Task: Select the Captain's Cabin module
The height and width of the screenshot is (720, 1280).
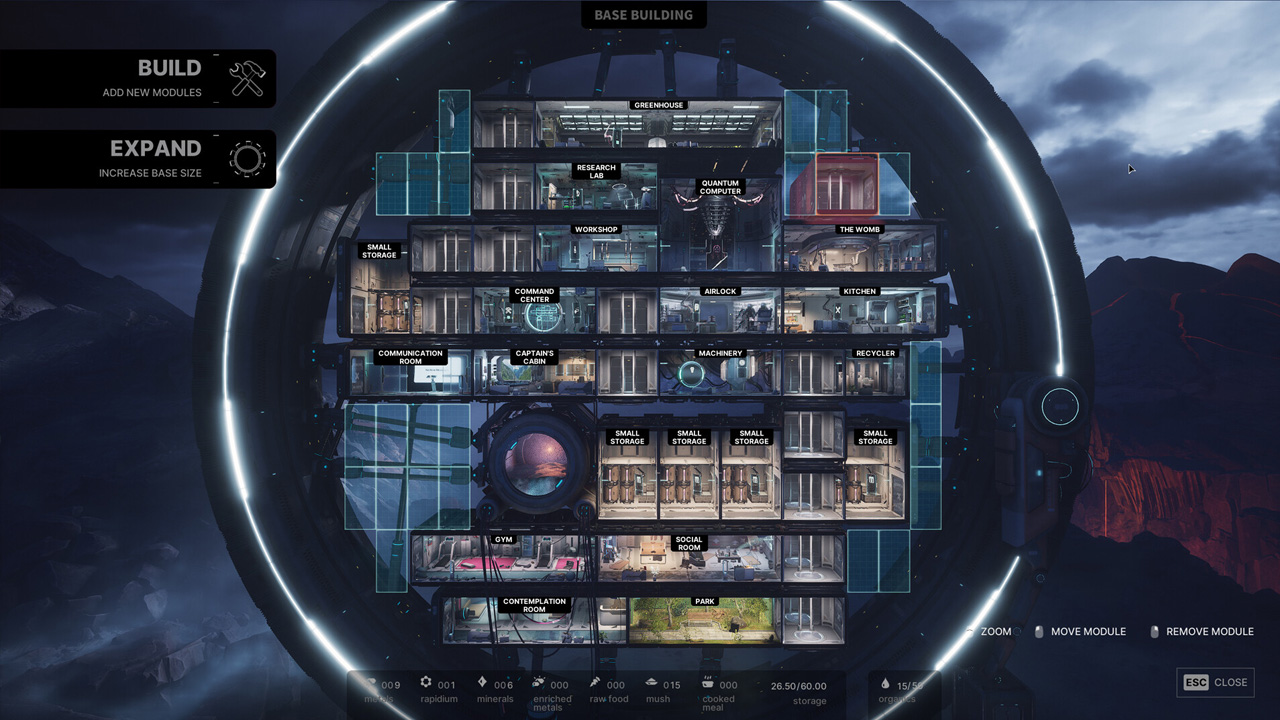Action: point(534,373)
